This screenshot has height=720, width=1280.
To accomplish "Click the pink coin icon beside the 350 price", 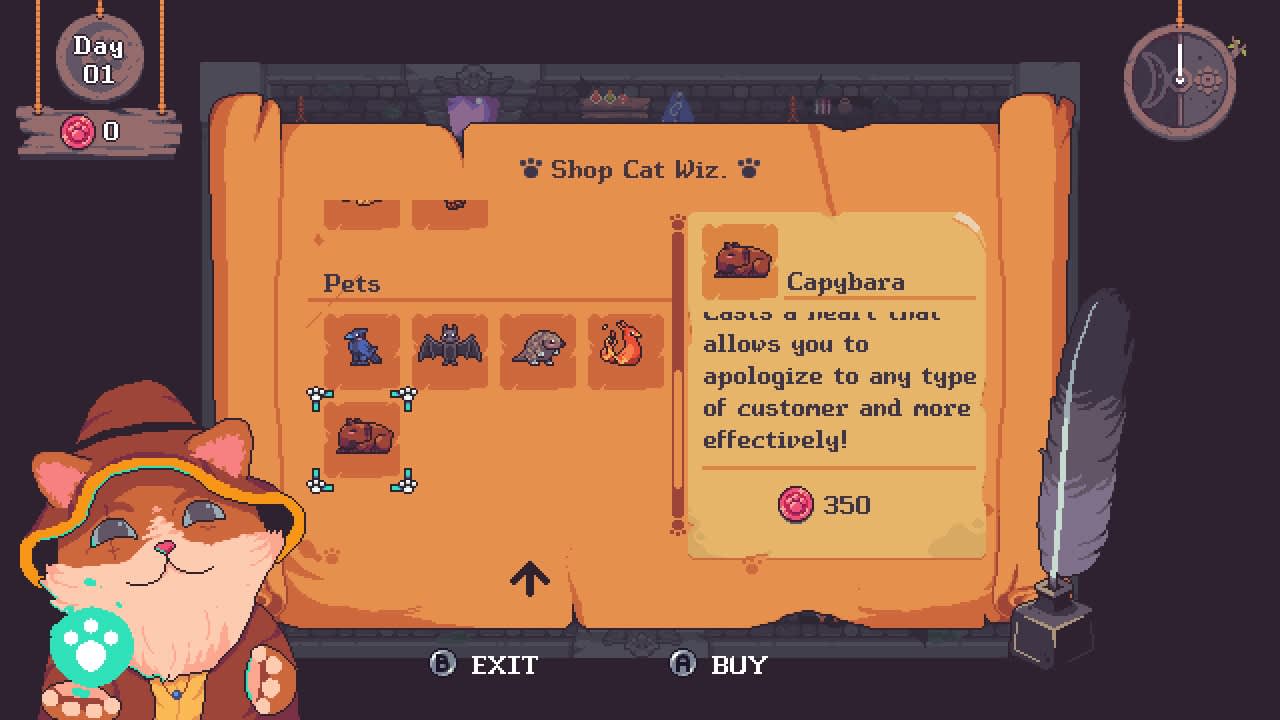I will (x=795, y=505).
